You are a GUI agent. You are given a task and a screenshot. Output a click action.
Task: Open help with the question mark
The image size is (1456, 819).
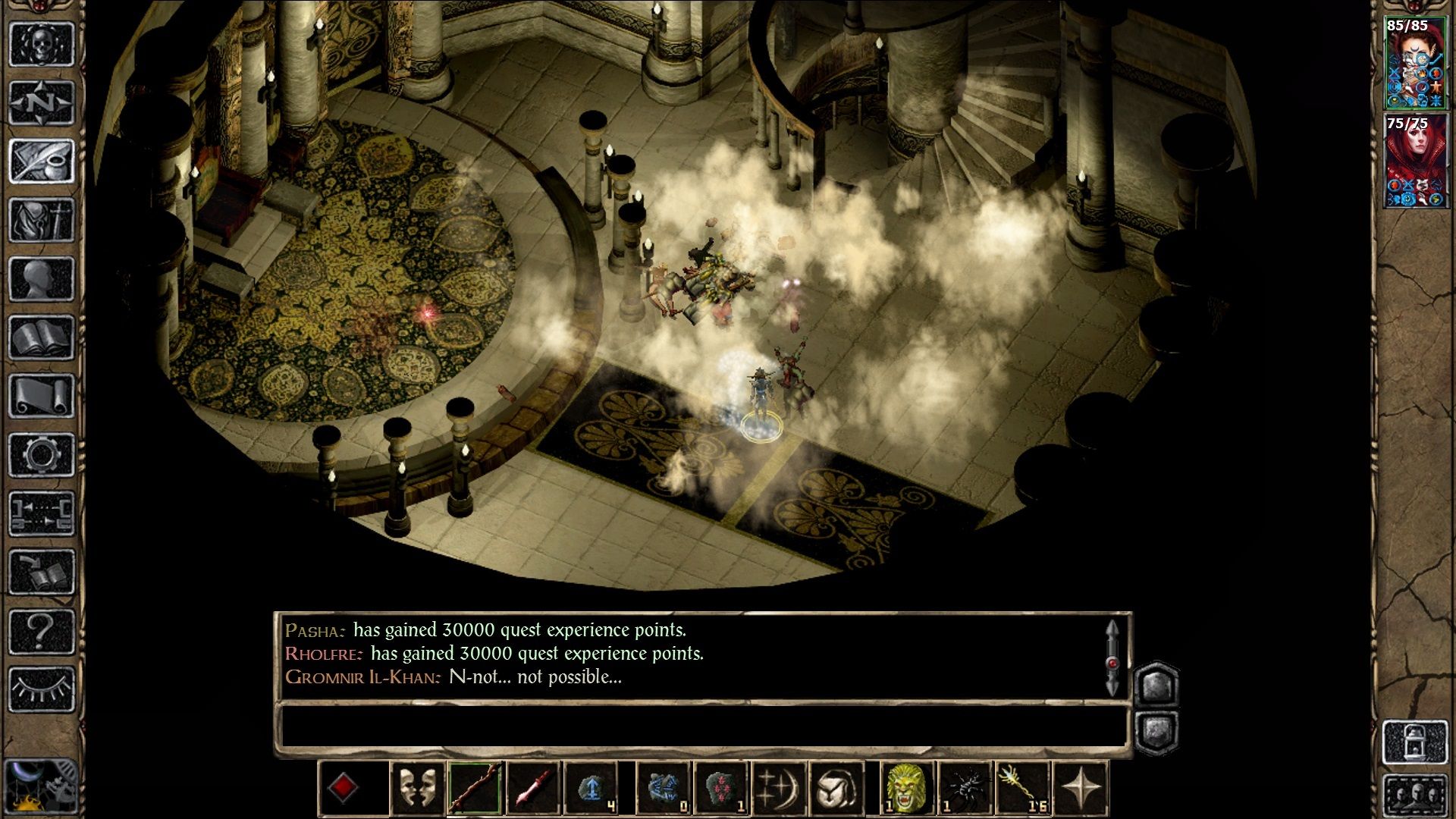[42, 630]
